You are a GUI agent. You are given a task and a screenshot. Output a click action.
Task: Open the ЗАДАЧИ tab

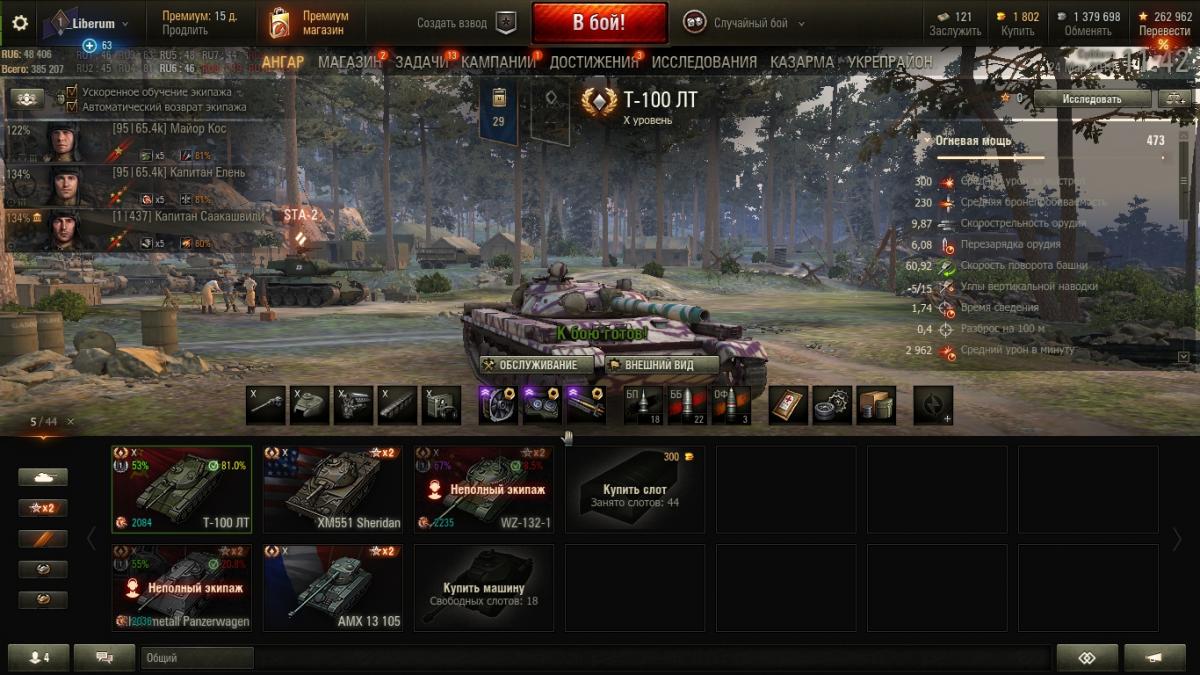pyautogui.click(x=422, y=62)
